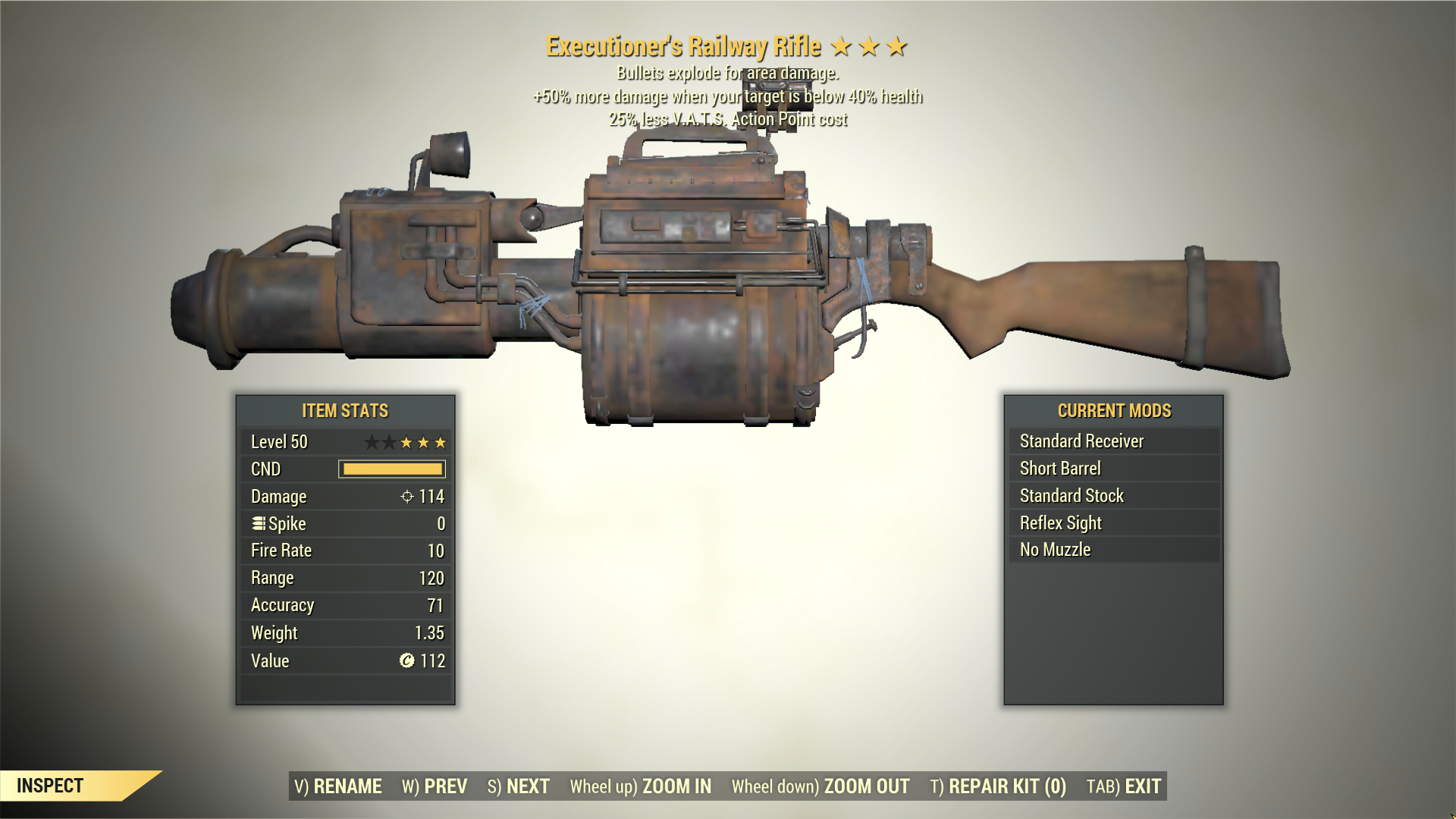Click the middle star on the Level row
The height and width of the screenshot is (819, 1456).
406,441
